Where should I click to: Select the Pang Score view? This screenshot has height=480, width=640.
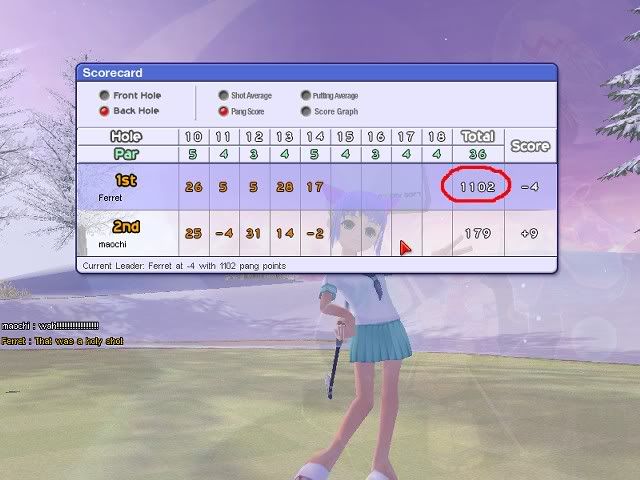(x=223, y=112)
